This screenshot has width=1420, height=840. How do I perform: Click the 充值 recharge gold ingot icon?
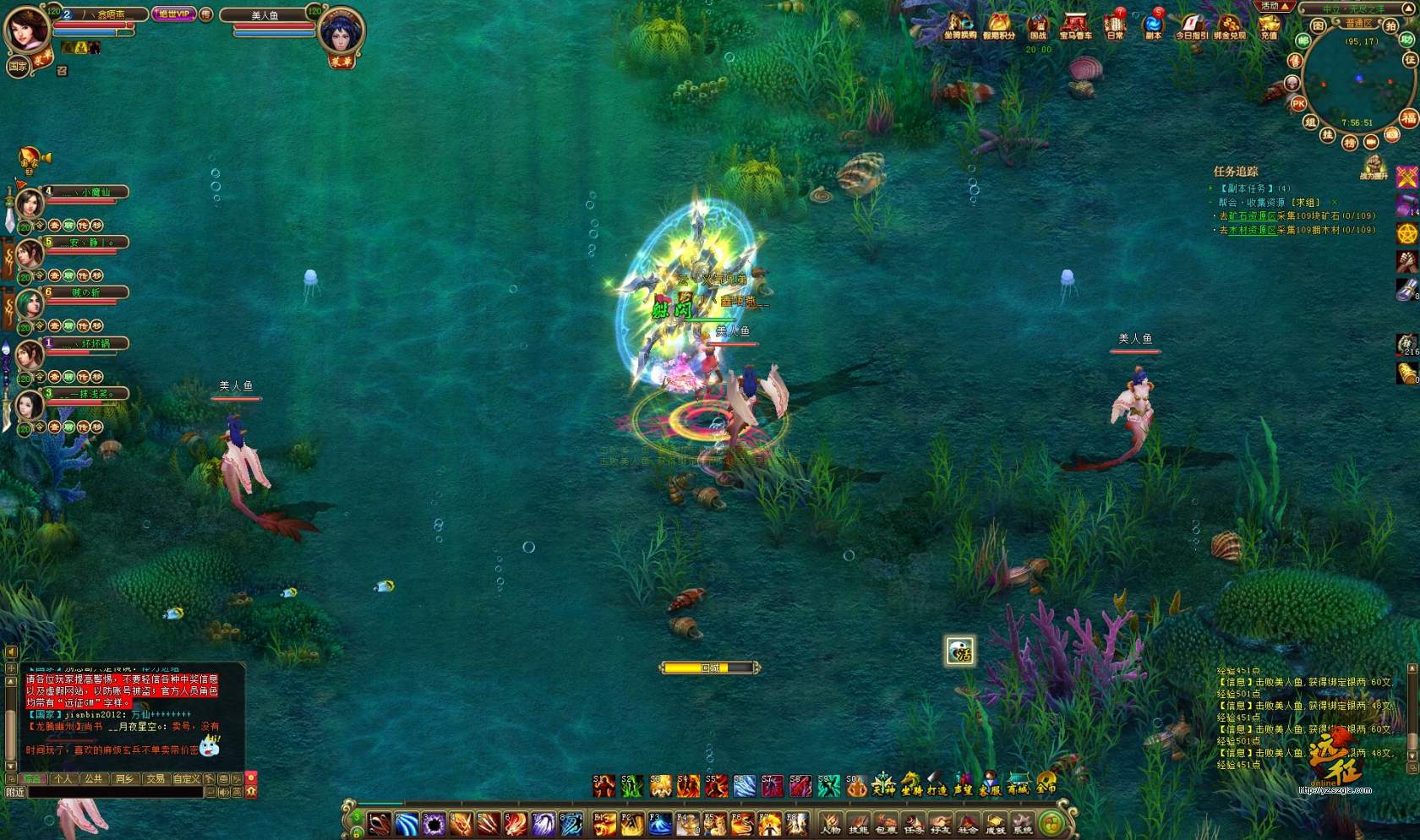tap(1269, 25)
